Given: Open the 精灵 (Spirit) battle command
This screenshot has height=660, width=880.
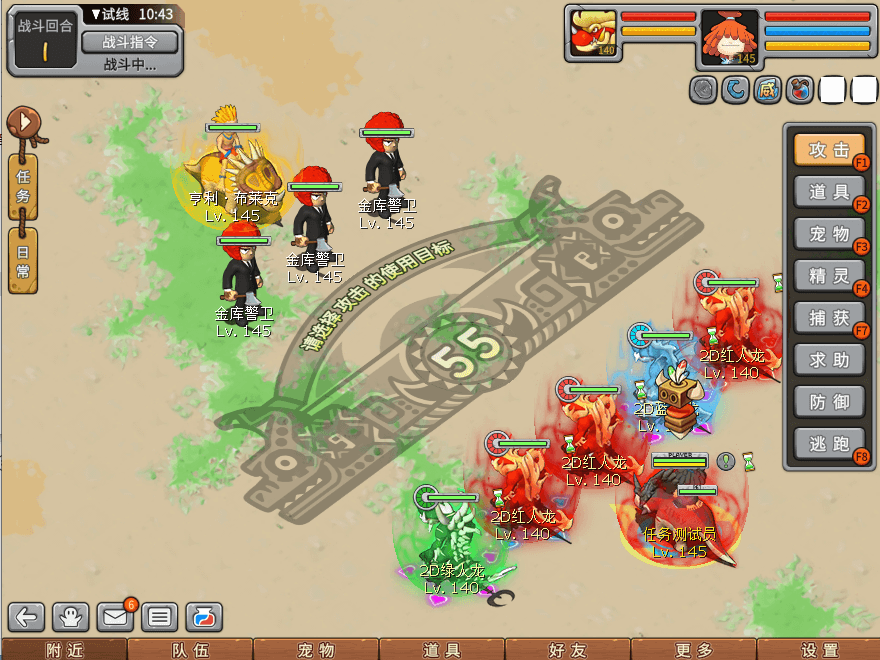Looking at the screenshot, I should (829, 276).
